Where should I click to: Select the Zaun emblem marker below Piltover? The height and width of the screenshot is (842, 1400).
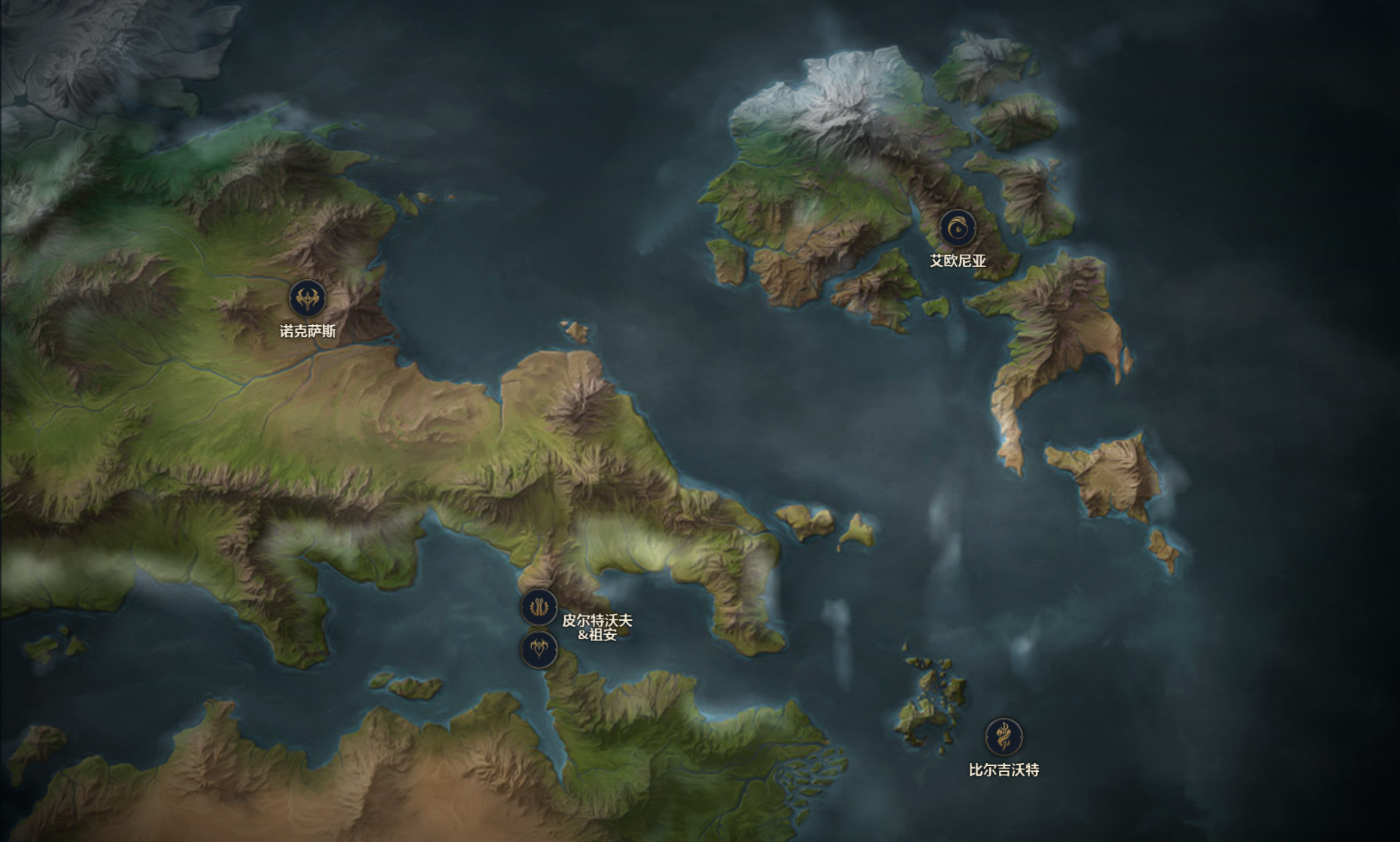tap(539, 649)
